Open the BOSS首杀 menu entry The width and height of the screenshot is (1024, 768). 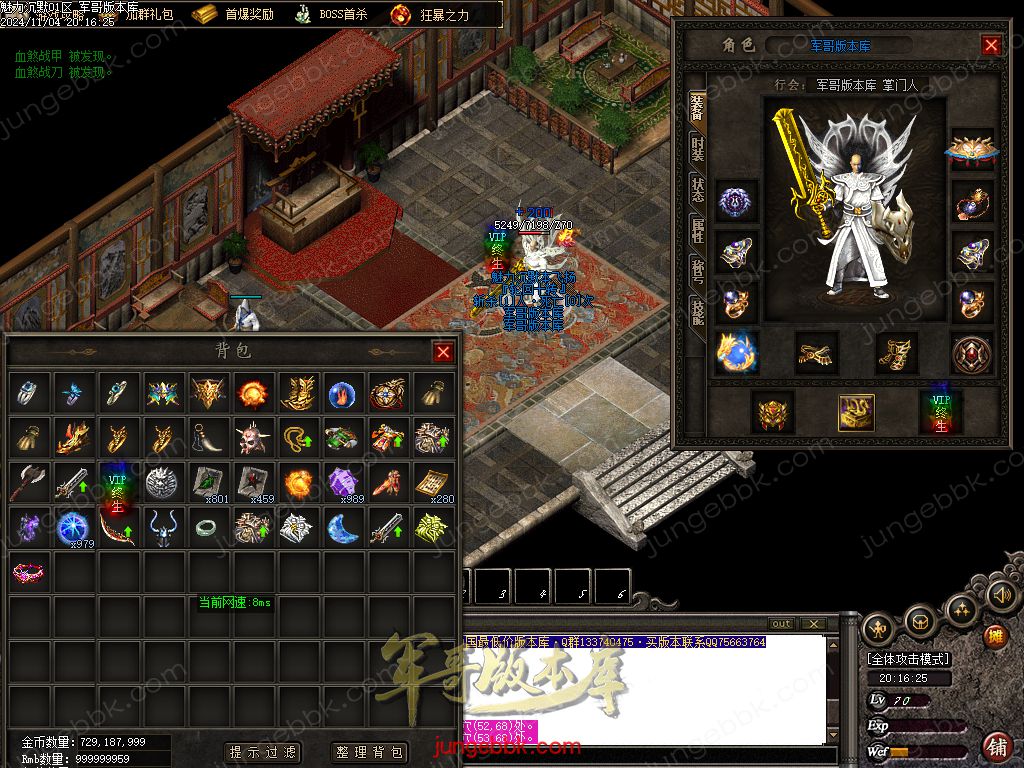tap(330, 15)
